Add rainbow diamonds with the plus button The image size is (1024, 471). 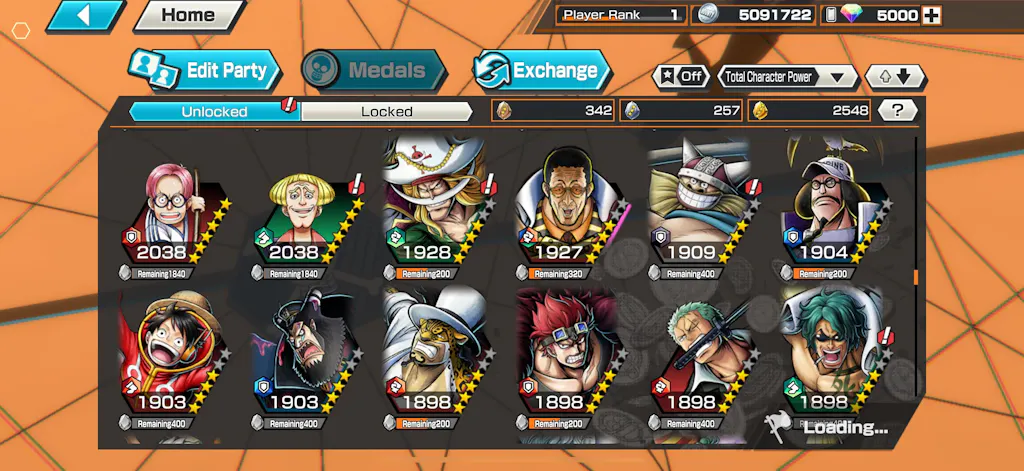(x=931, y=15)
